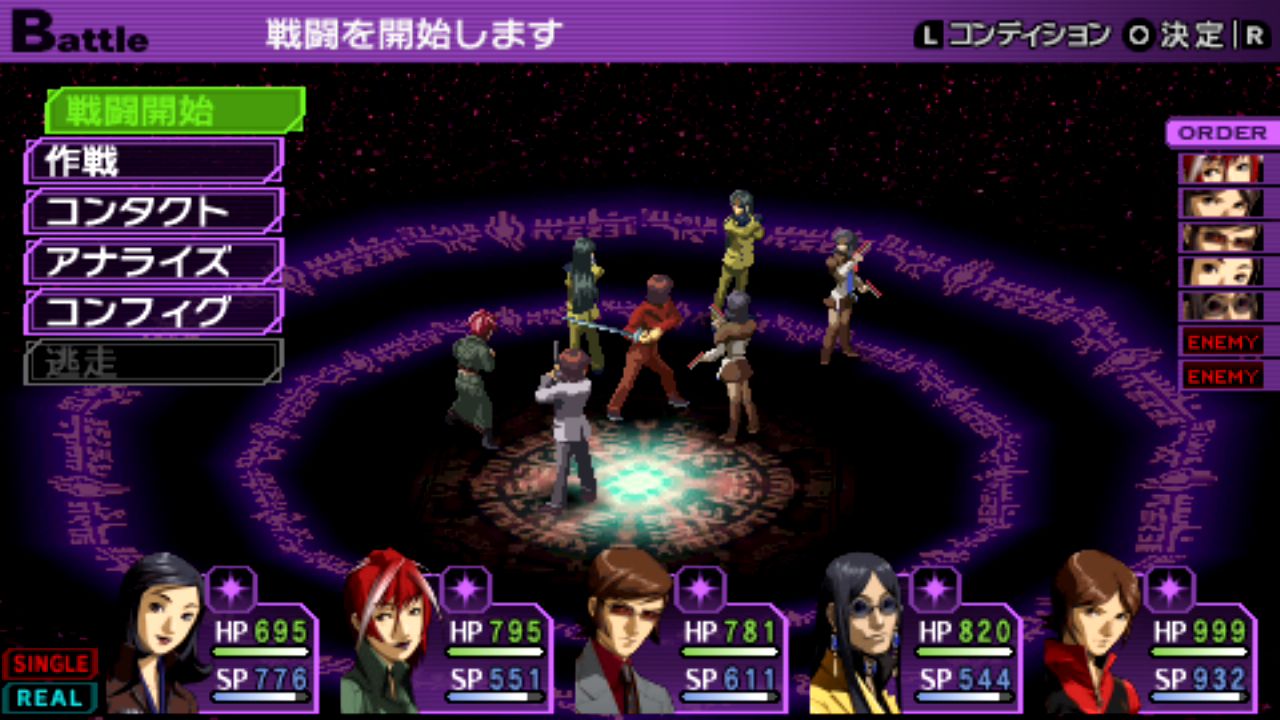Open the 作戦 strategy menu
This screenshot has width=1280, height=720.
pos(154,161)
